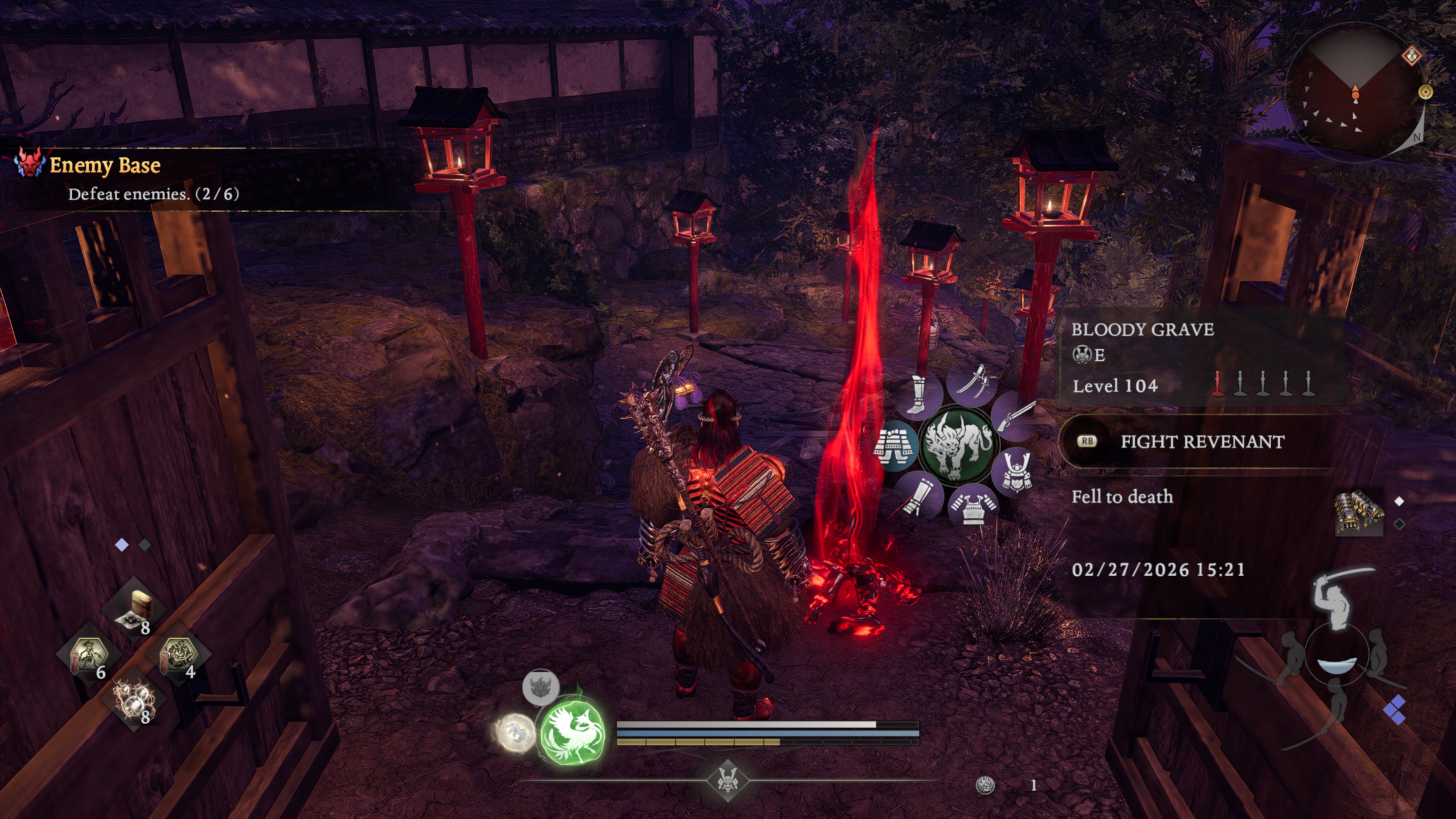Activate the green phoenix guardian spirit
Viewport: 1456px width, 819px height.
click(571, 733)
